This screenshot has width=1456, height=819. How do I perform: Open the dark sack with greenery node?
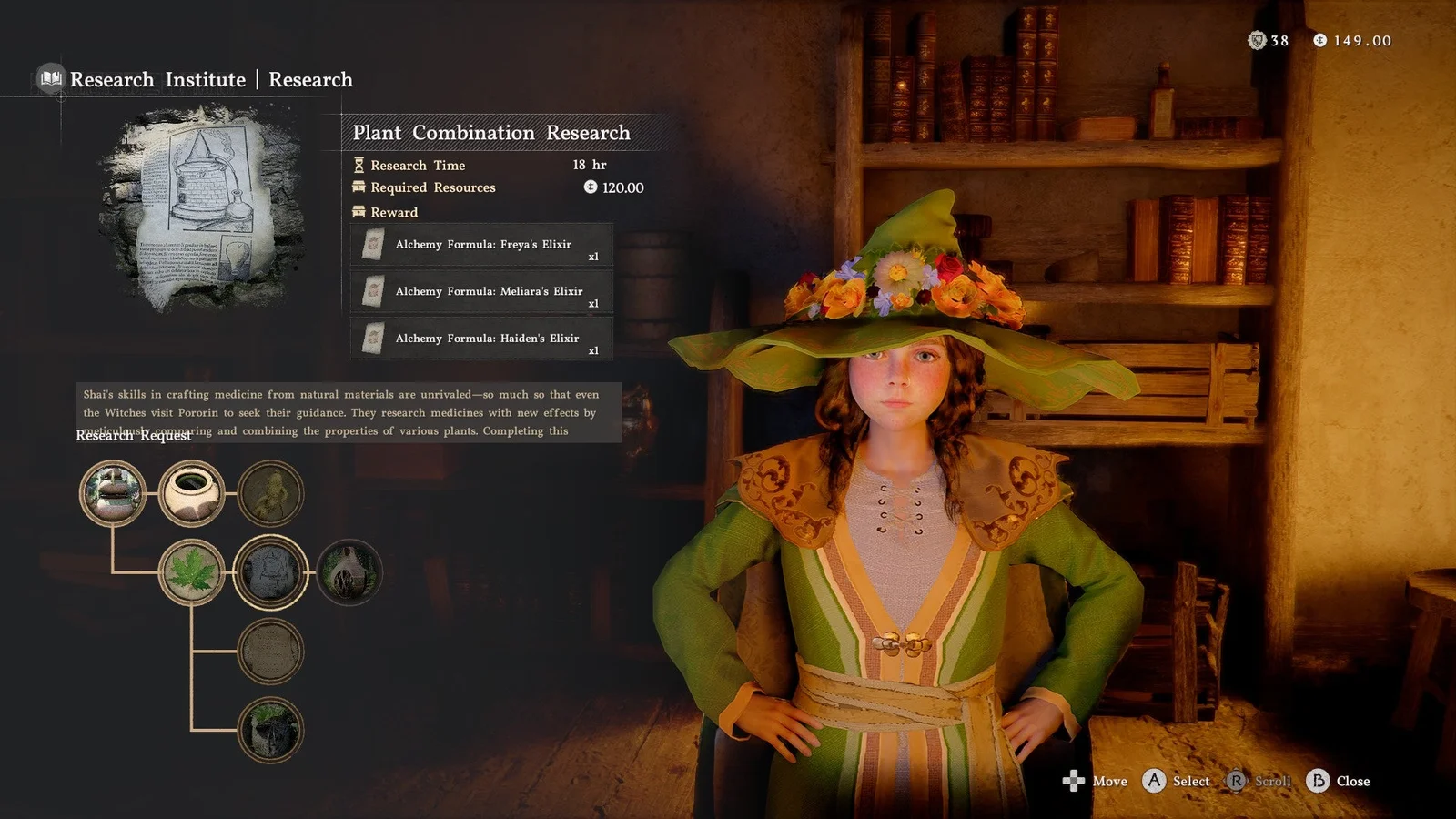[270, 730]
